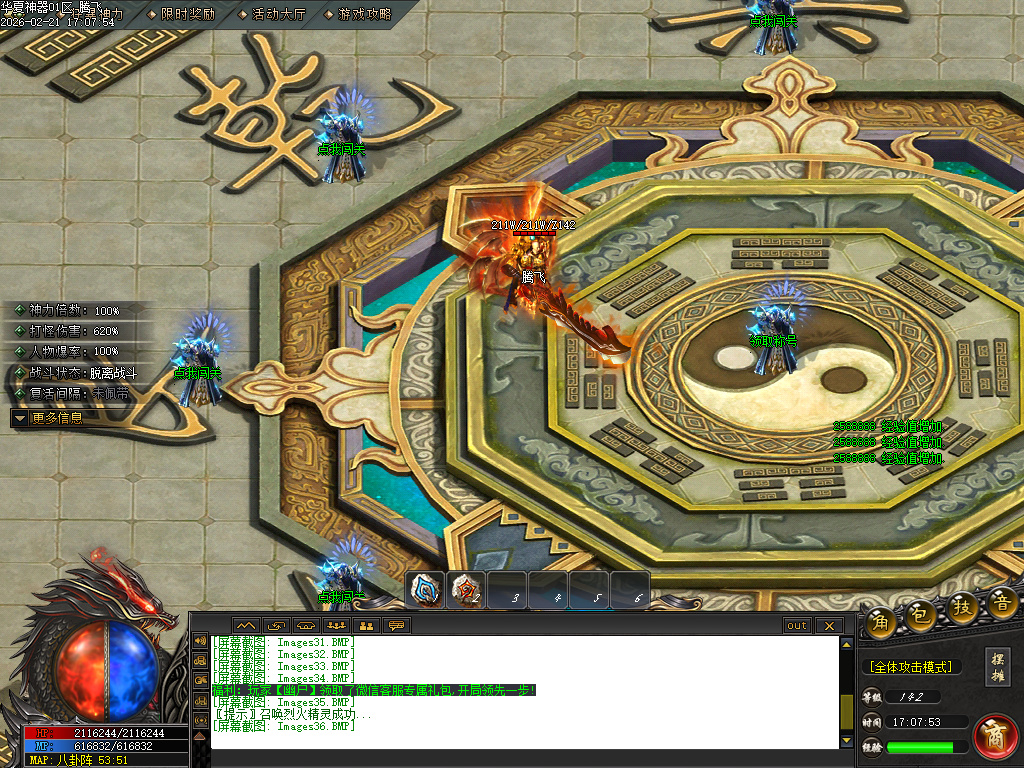Expand the 更多信息 panel
1024x768 pixels.
point(56,418)
